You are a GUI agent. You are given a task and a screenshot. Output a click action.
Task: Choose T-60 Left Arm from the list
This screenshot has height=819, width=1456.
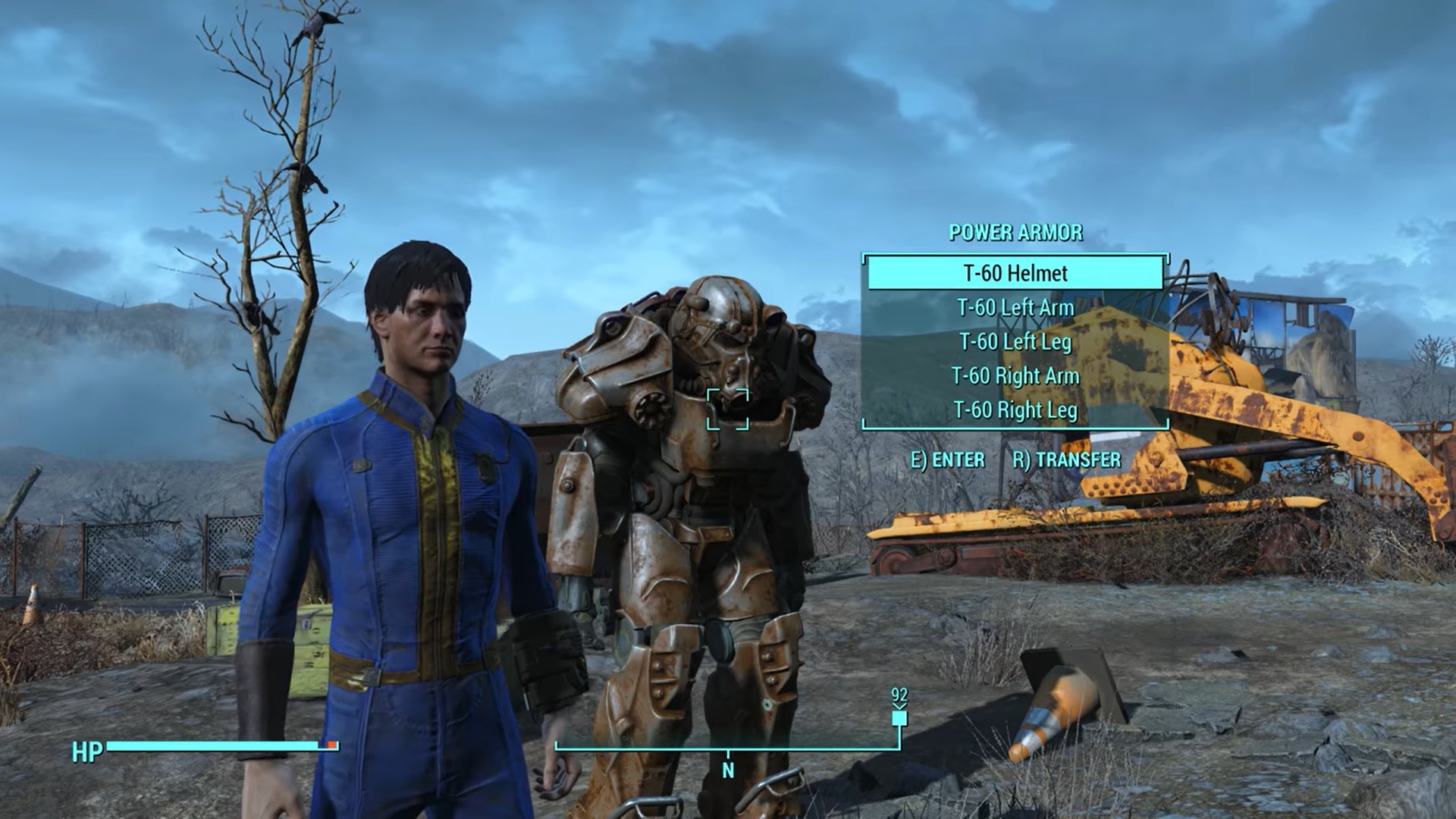1015,308
